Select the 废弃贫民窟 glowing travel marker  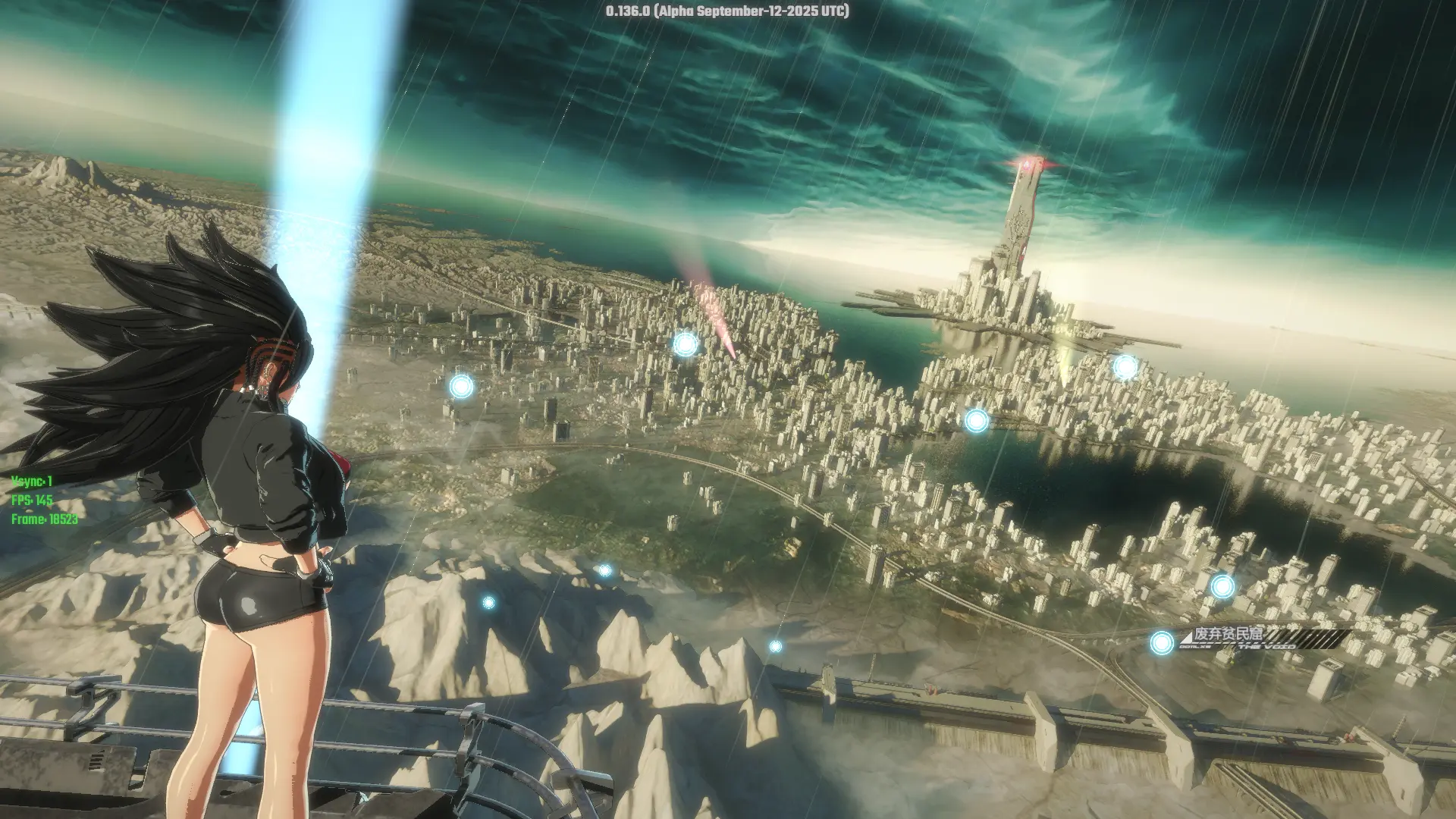[x=1161, y=643]
